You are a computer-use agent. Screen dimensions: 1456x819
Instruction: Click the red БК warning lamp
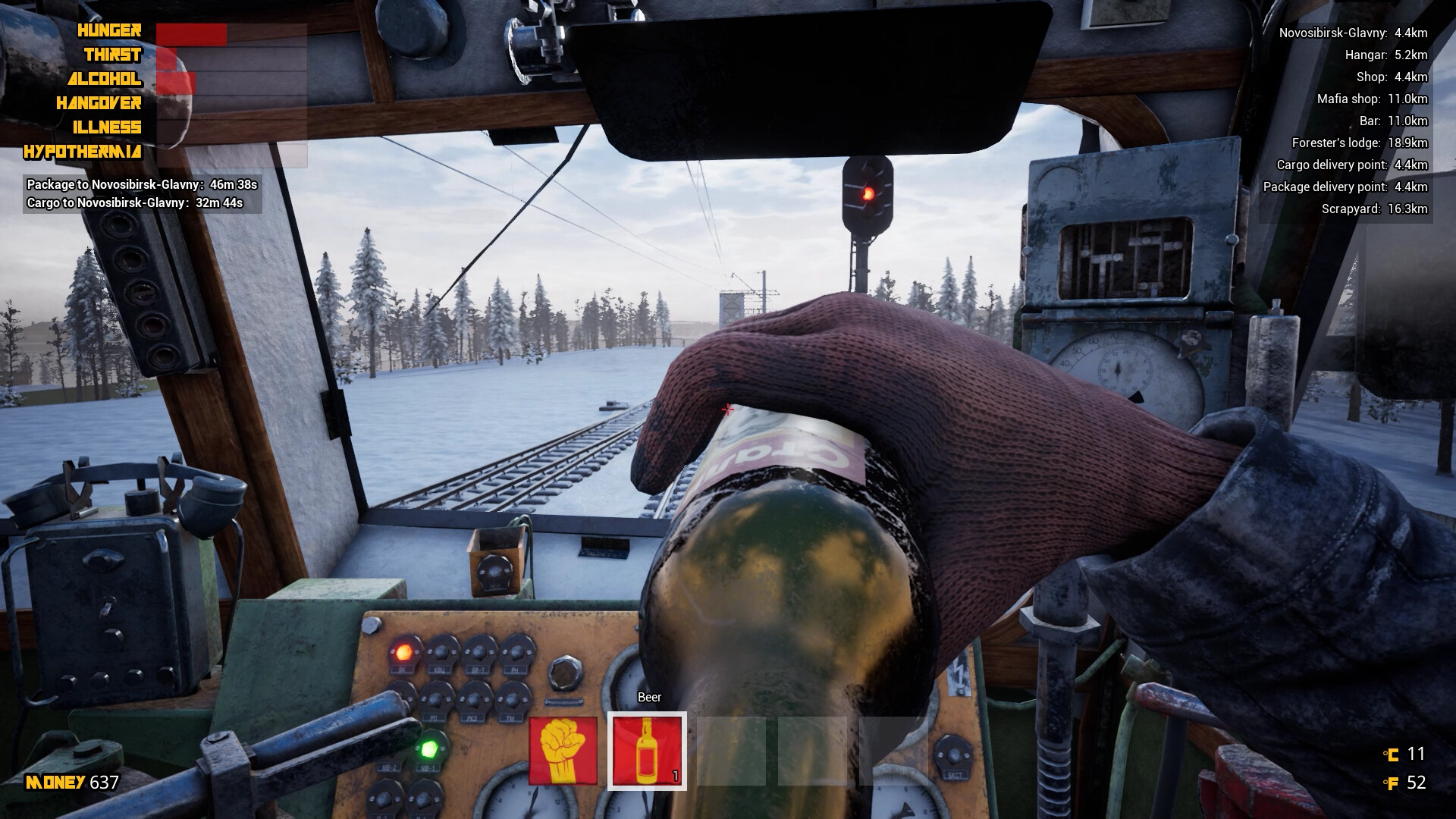pyautogui.click(x=404, y=652)
